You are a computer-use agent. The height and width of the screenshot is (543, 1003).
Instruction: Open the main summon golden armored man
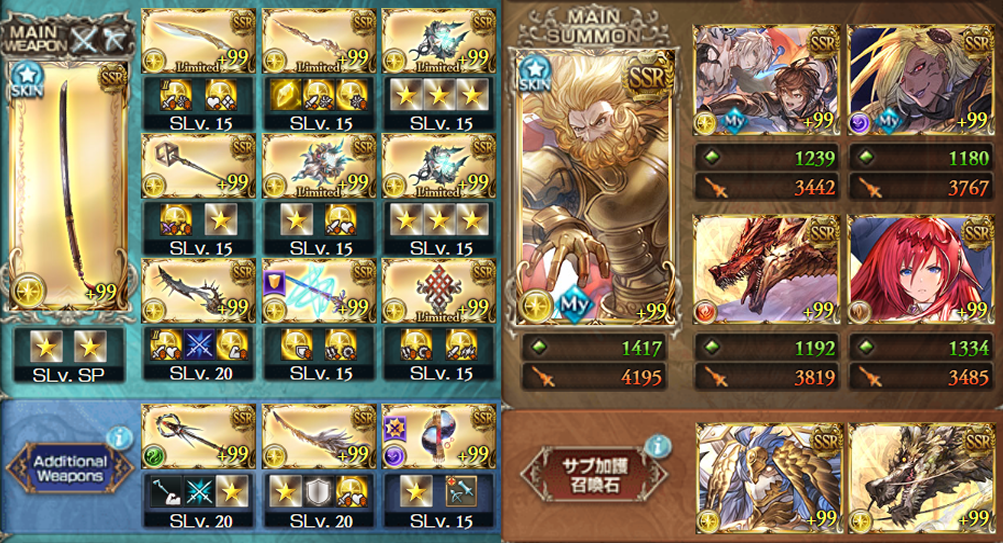click(x=588, y=190)
